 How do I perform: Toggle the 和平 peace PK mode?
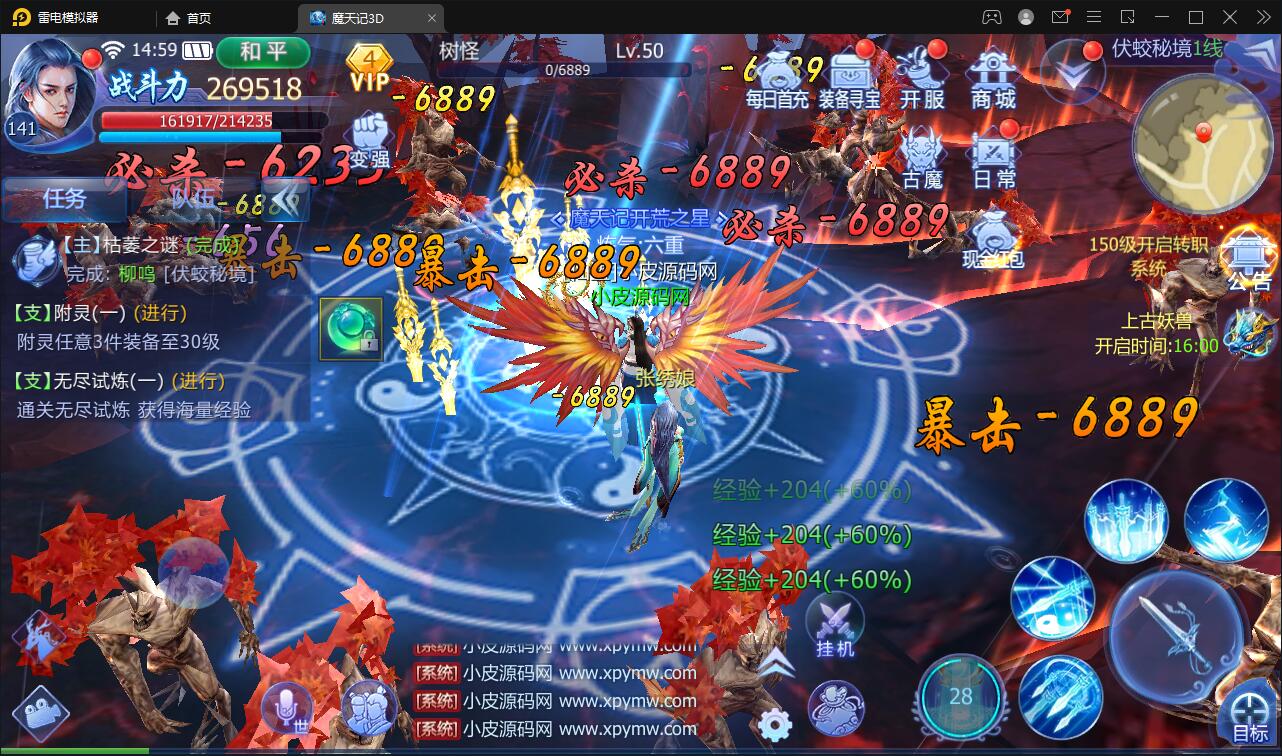(262, 53)
